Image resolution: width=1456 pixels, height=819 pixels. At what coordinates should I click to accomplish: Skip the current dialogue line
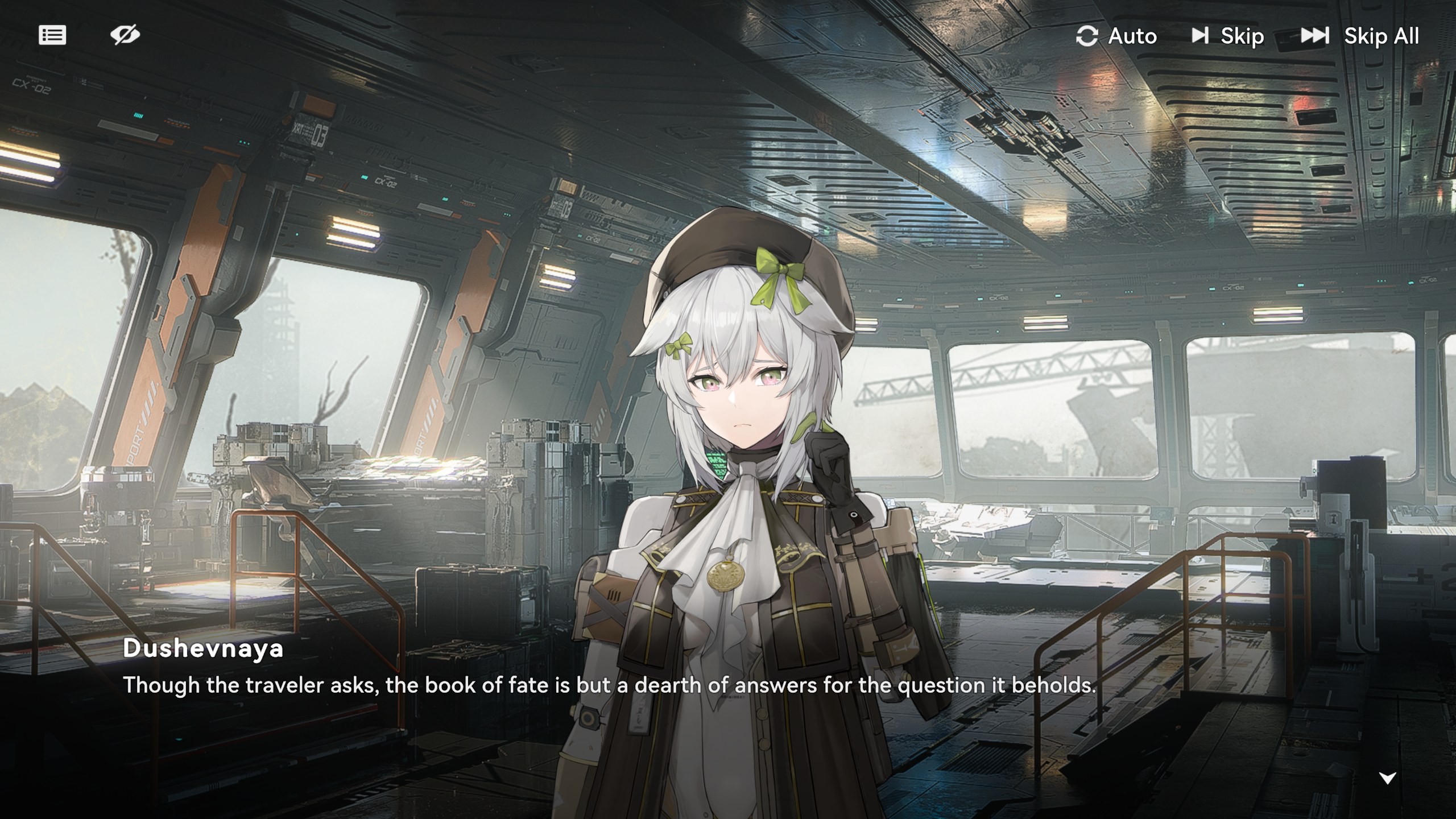click(1228, 36)
